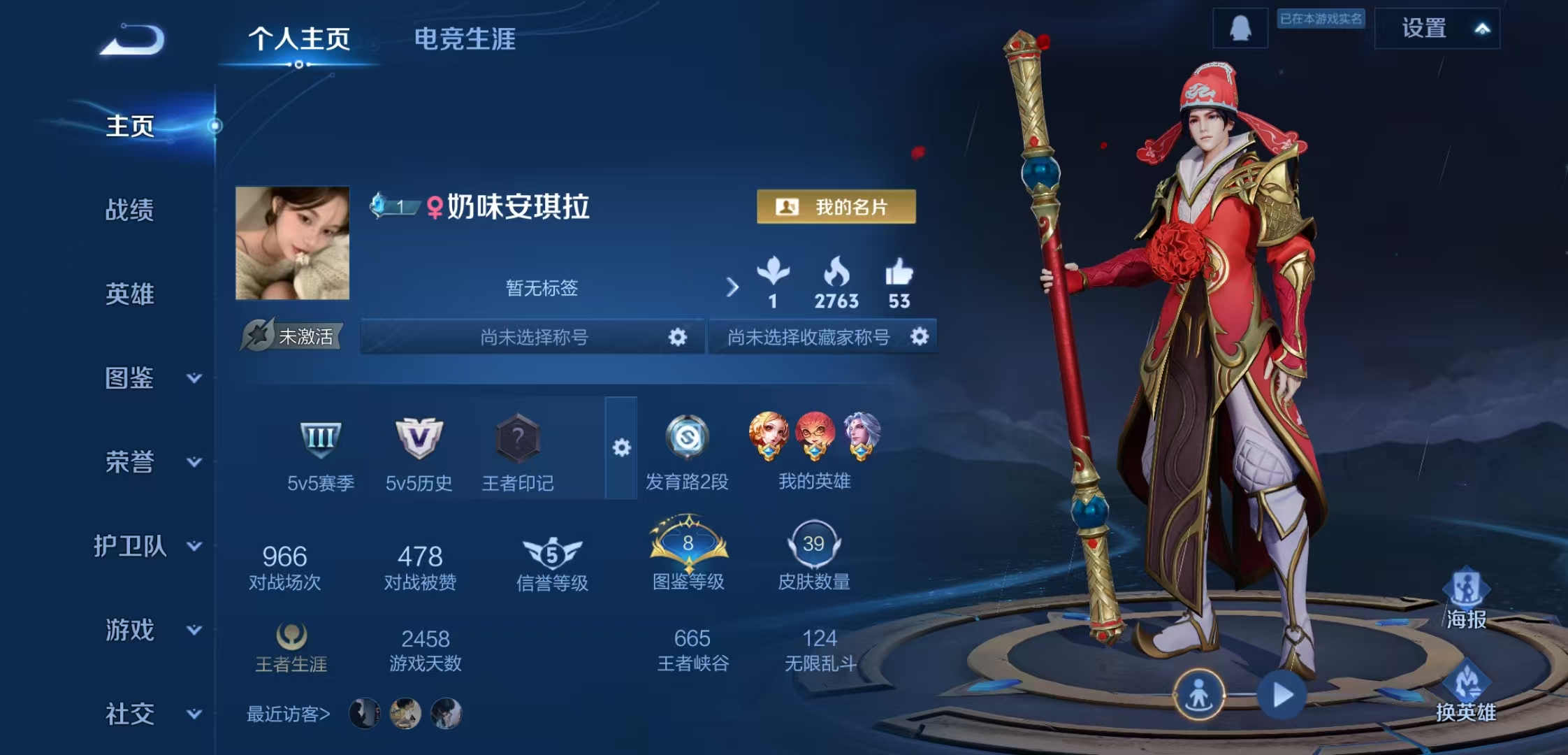Open the 英雄 sidebar entry
The width and height of the screenshot is (1568, 755).
pyautogui.click(x=129, y=294)
